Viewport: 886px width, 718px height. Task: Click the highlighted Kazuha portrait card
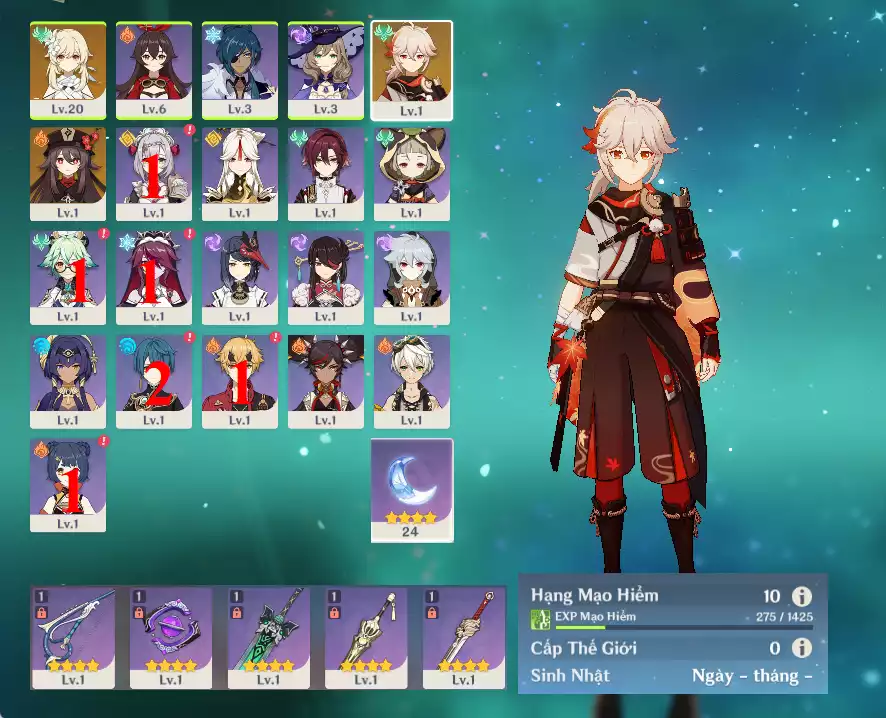(412, 69)
